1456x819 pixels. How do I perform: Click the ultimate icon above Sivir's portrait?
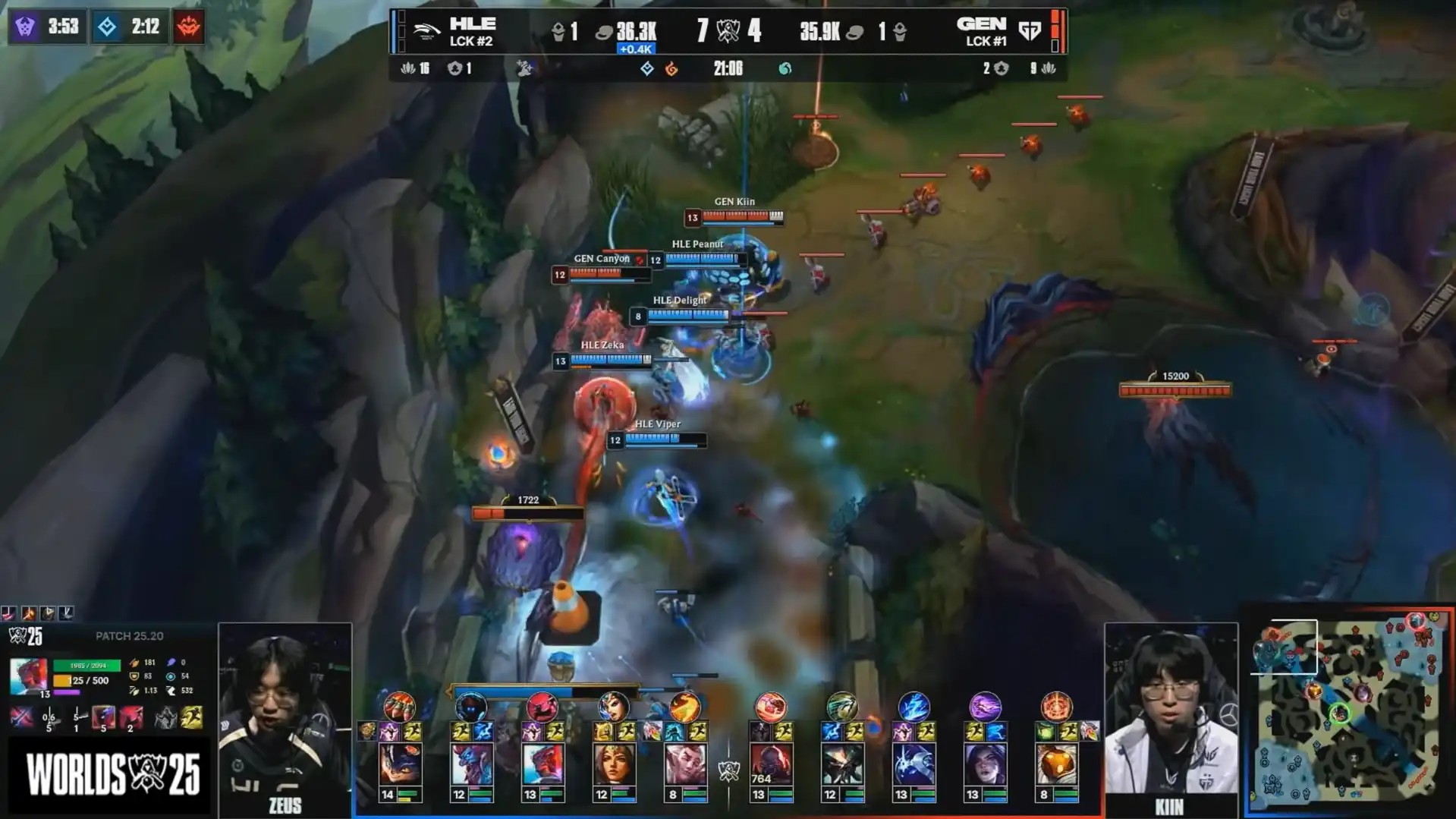(614, 707)
